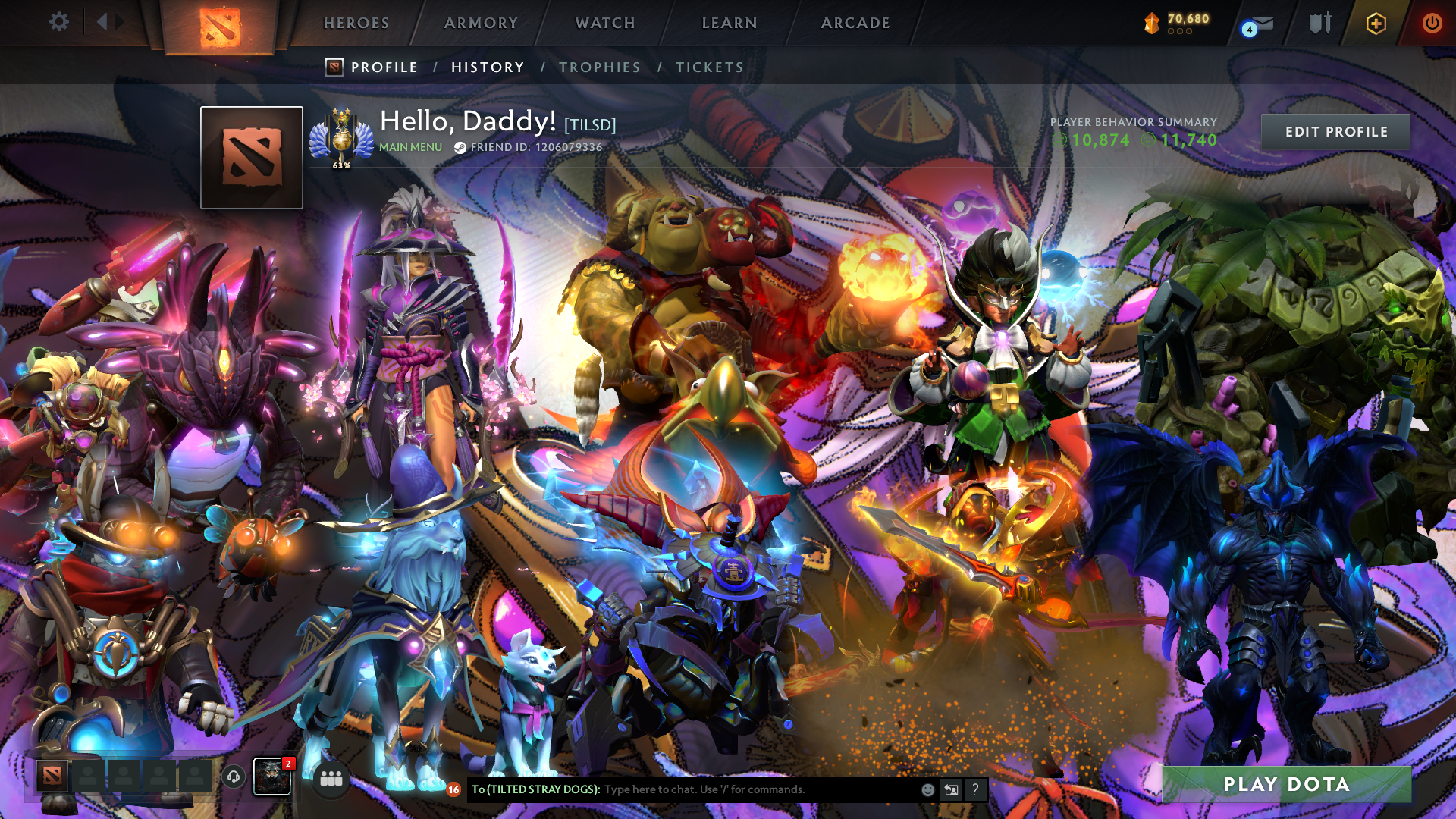Click the shield and sword loadout icon
1456x819 pixels.
pos(1319,23)
